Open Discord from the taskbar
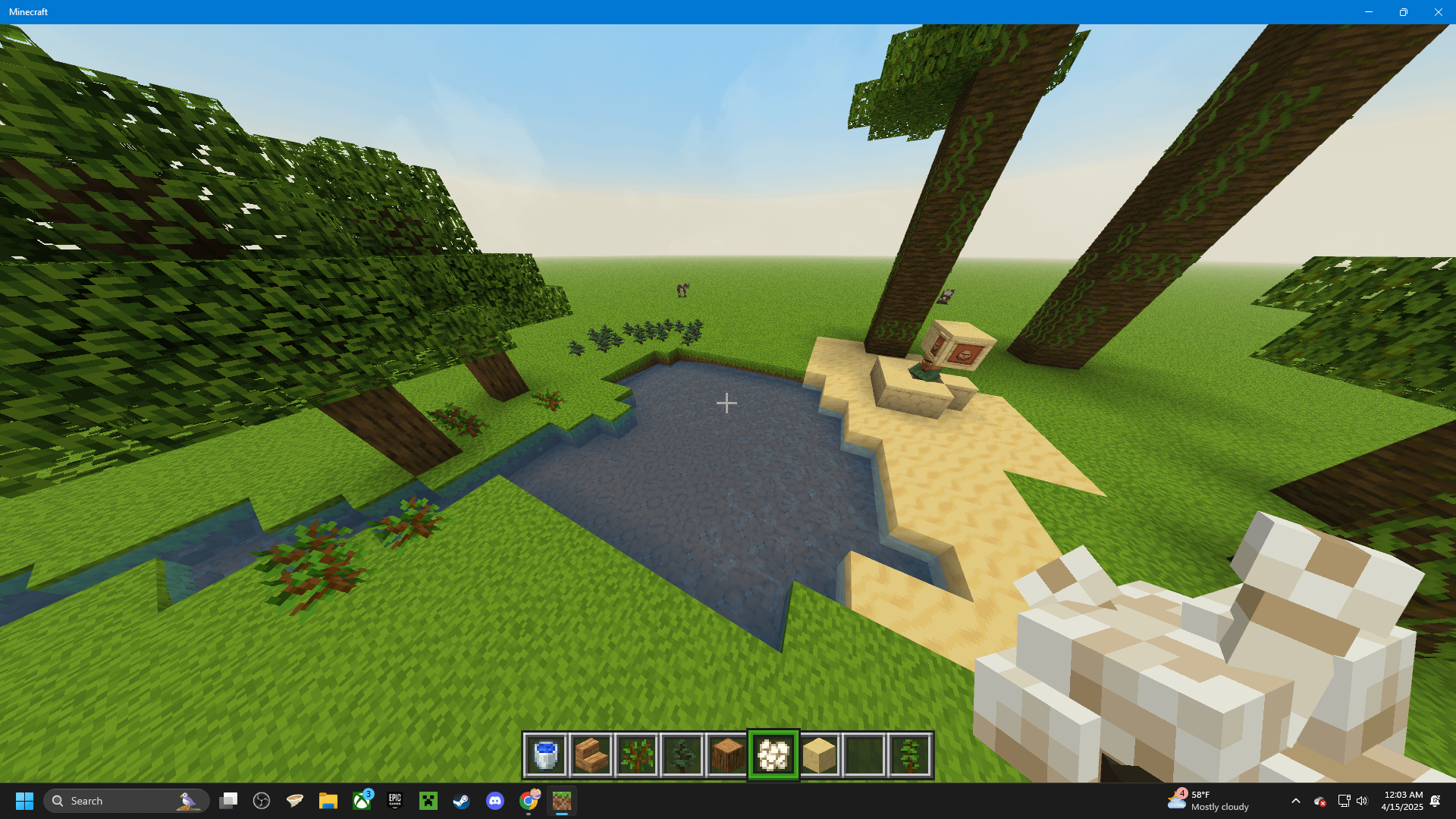The image size is (1456, 819). (x=494, y=800)
